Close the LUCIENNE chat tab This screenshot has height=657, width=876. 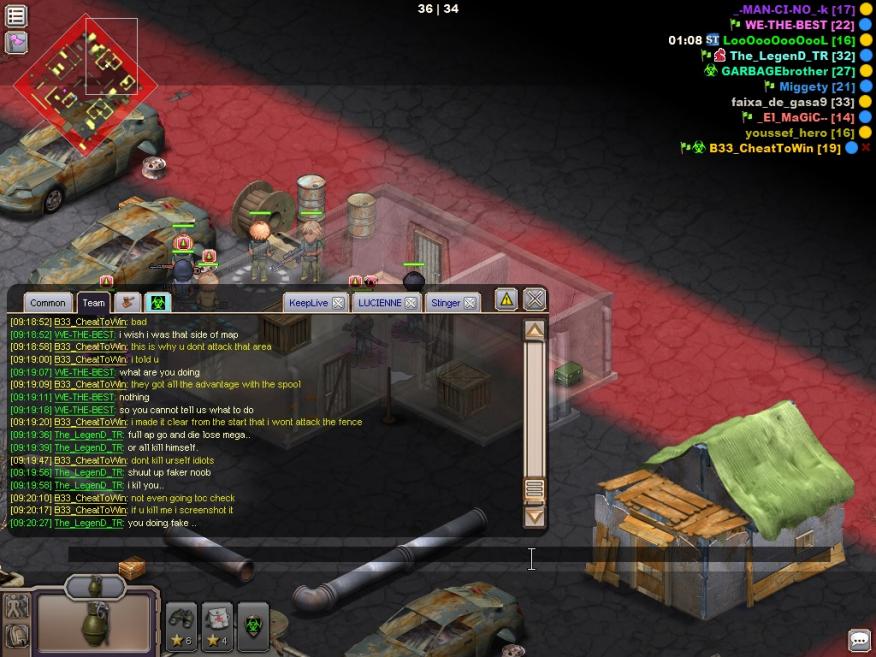point(411,303)
